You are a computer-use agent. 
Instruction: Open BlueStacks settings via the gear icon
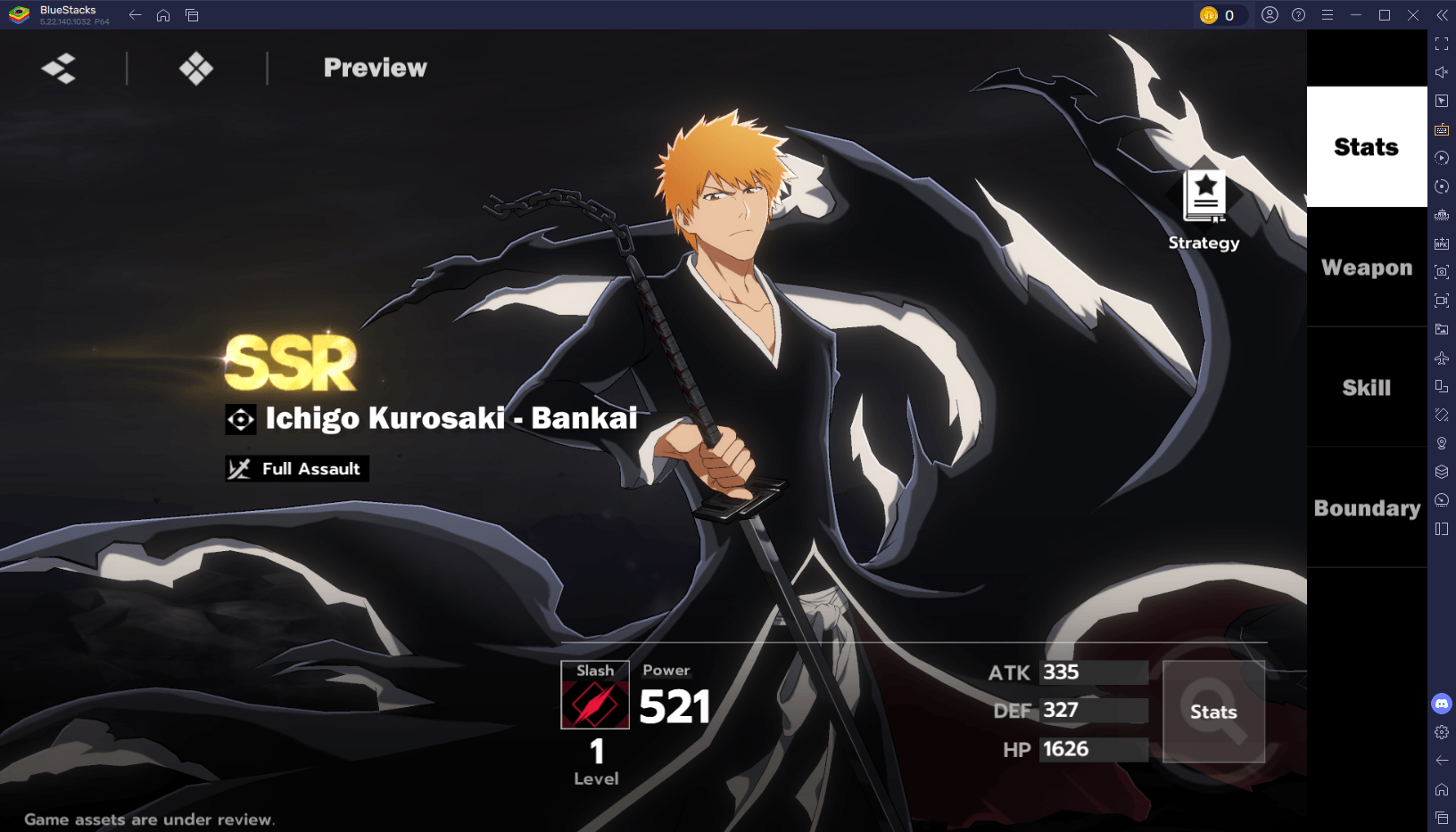click(1443, 733)
